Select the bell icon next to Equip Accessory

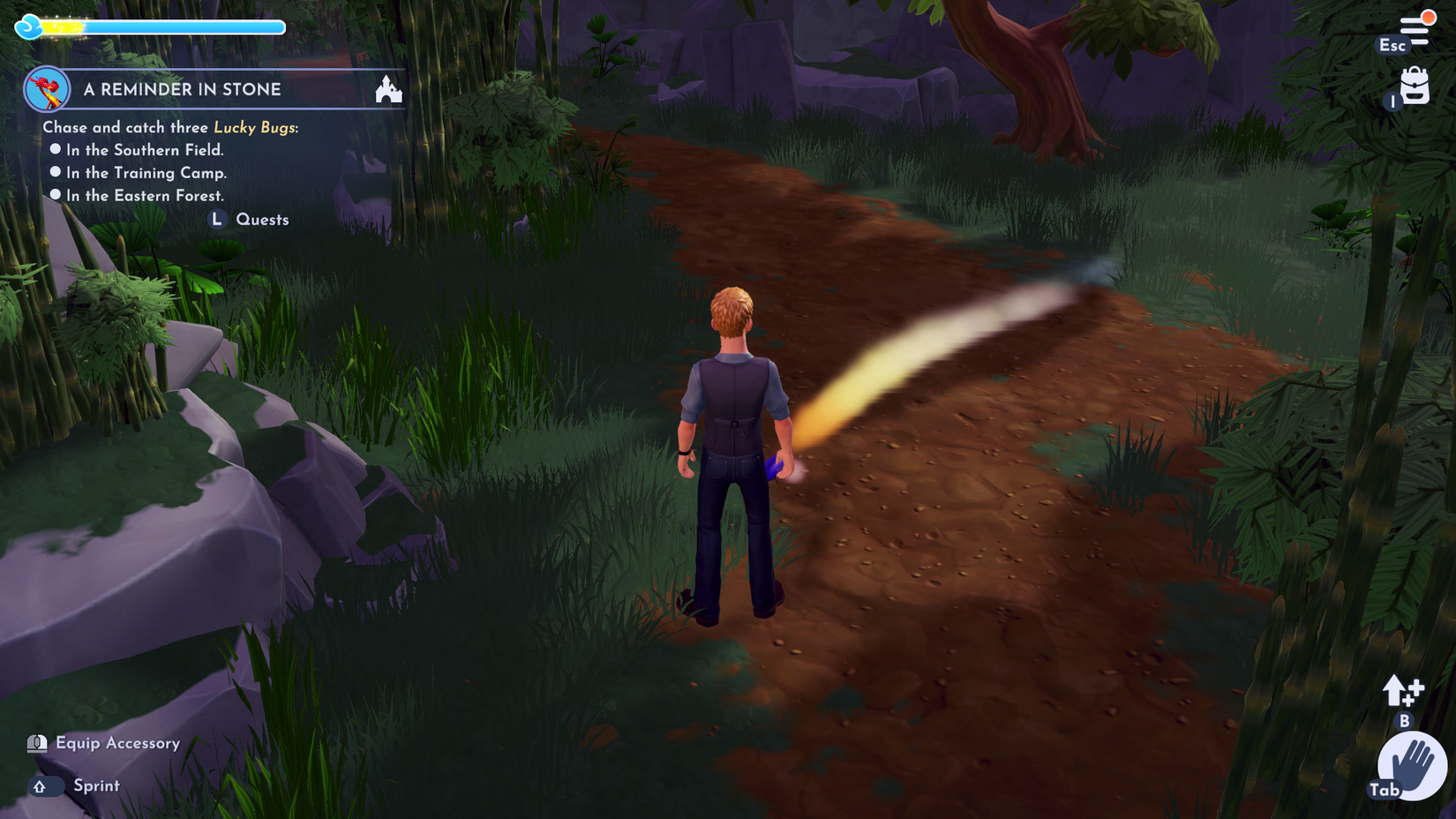pos(36,743)
